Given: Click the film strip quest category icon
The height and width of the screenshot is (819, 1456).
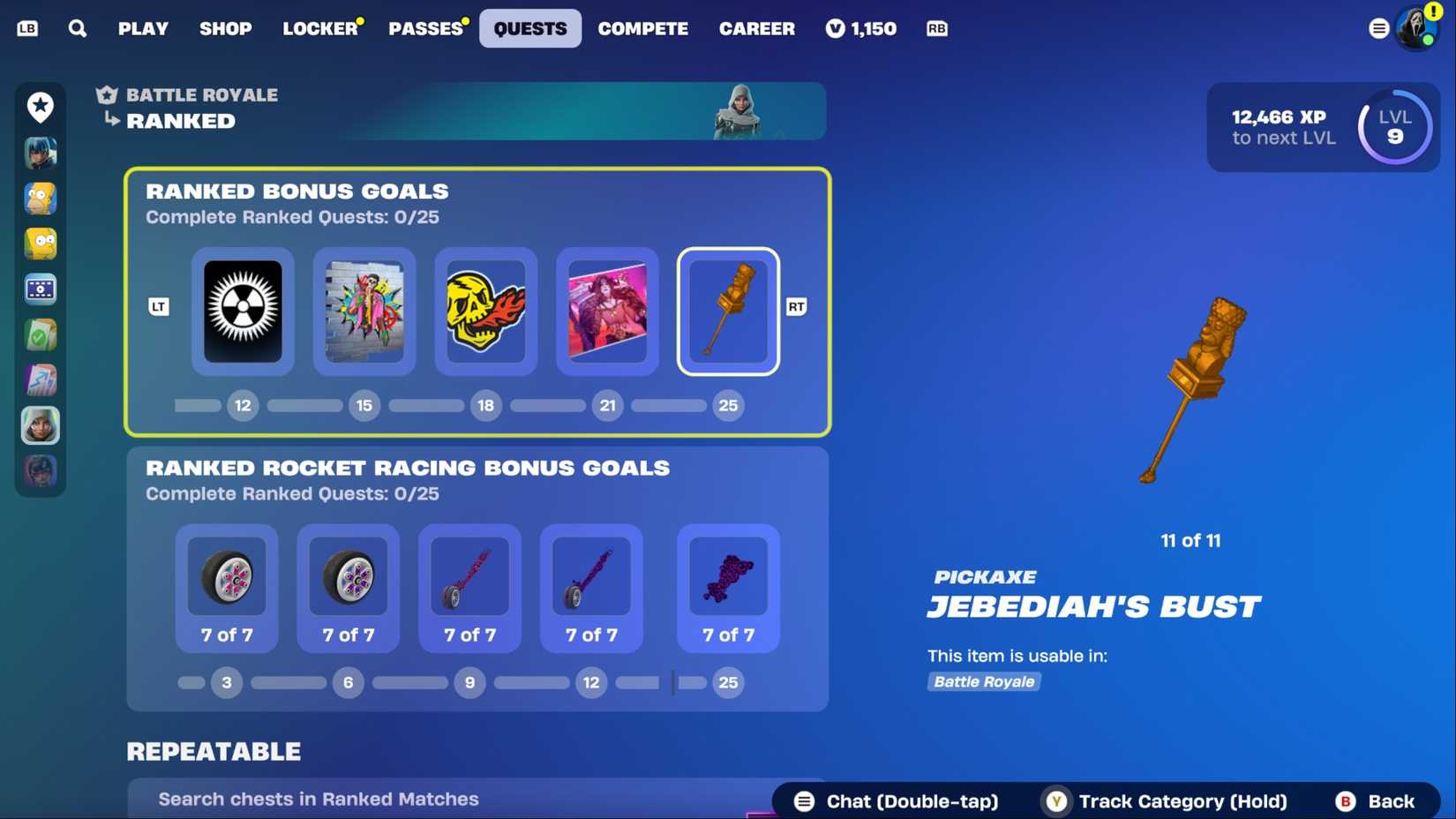Looking at the screenshot, I should click(39, 289).
